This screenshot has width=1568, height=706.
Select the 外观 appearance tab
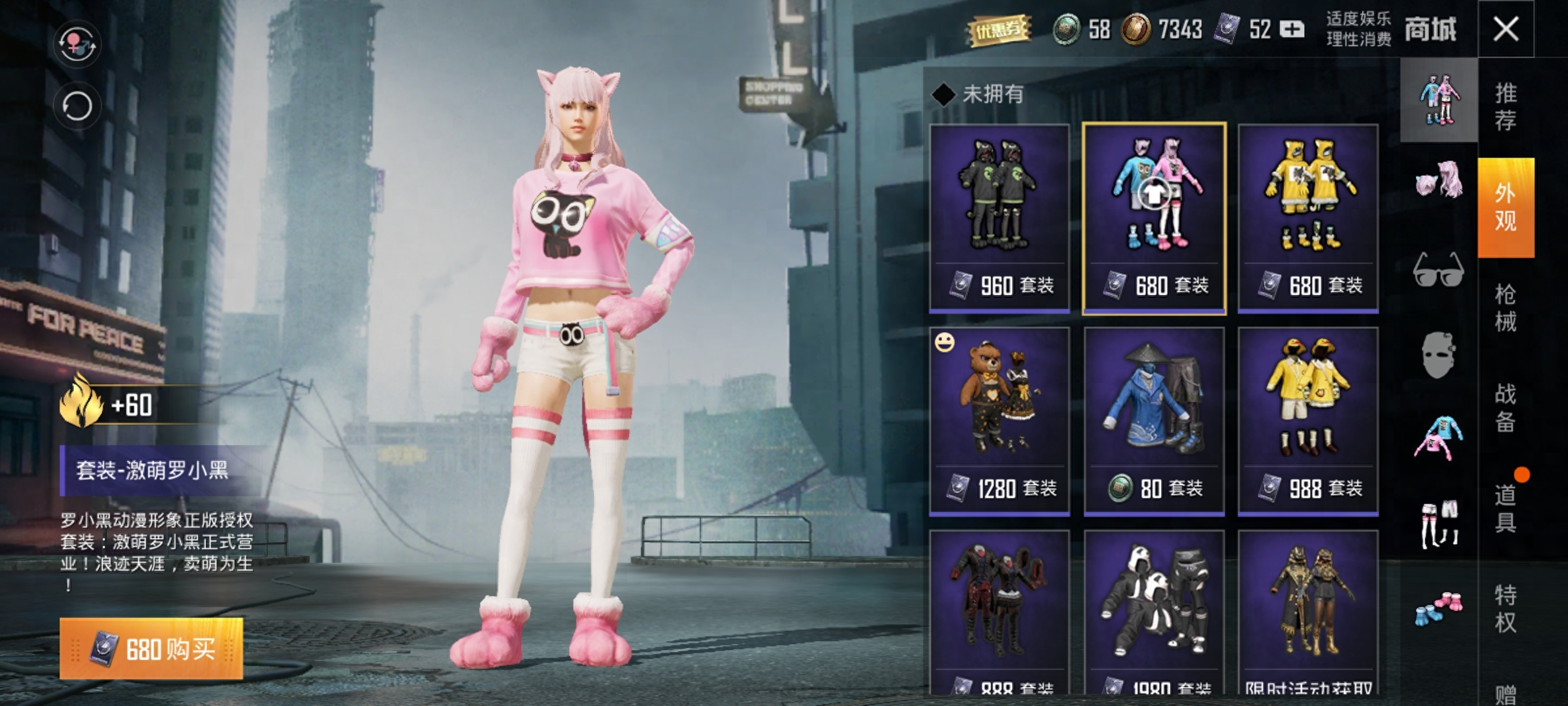[1506, 207]
